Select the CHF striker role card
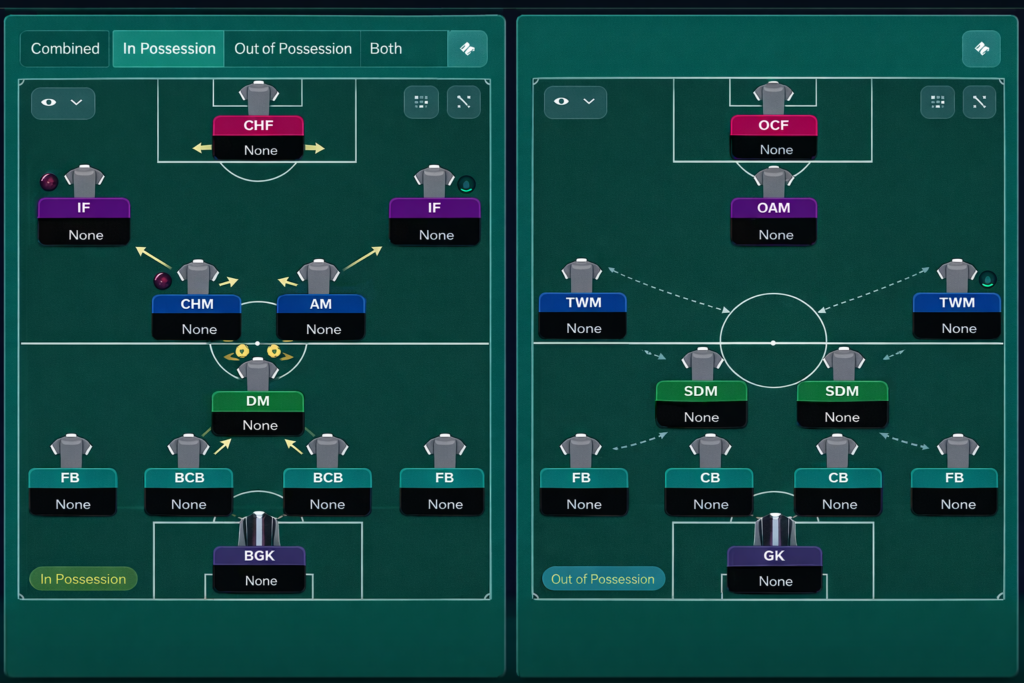Viewport: 1024px width, 683px height. click(x=258, y=137)
